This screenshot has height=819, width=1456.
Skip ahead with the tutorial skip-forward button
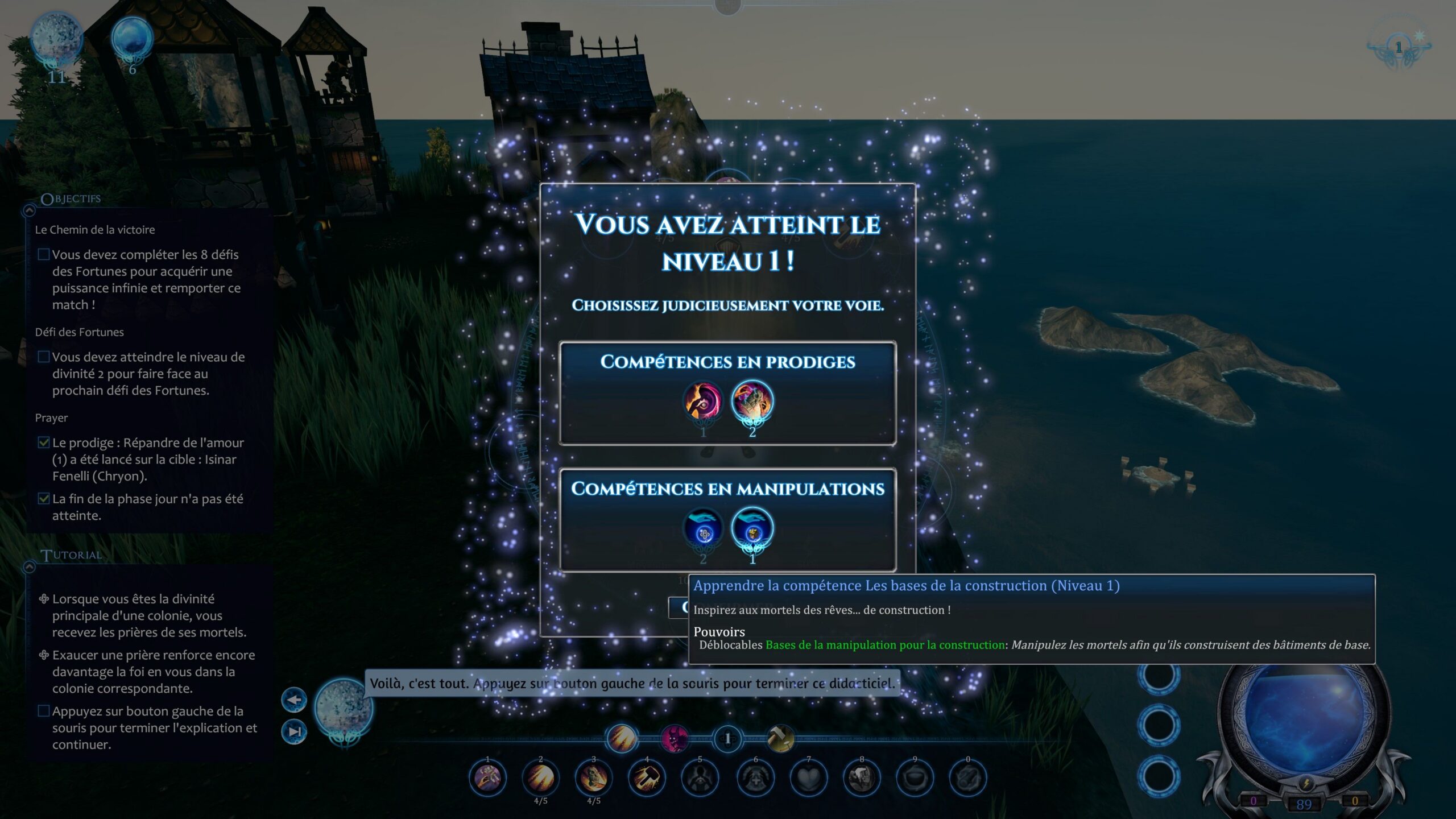[x=294, y=731]
